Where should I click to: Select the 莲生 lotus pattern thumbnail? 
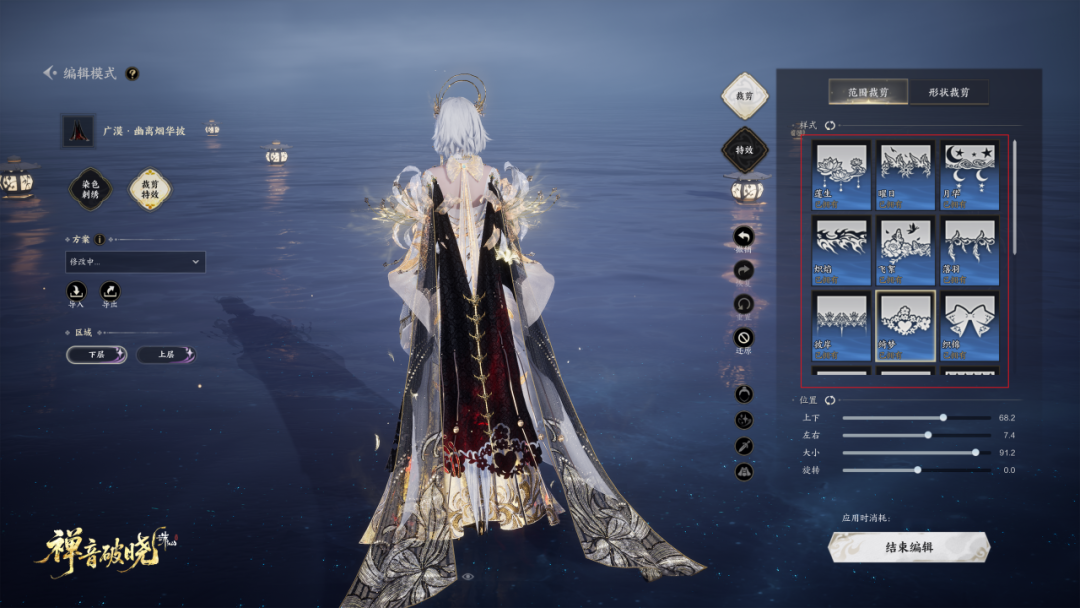839,174
